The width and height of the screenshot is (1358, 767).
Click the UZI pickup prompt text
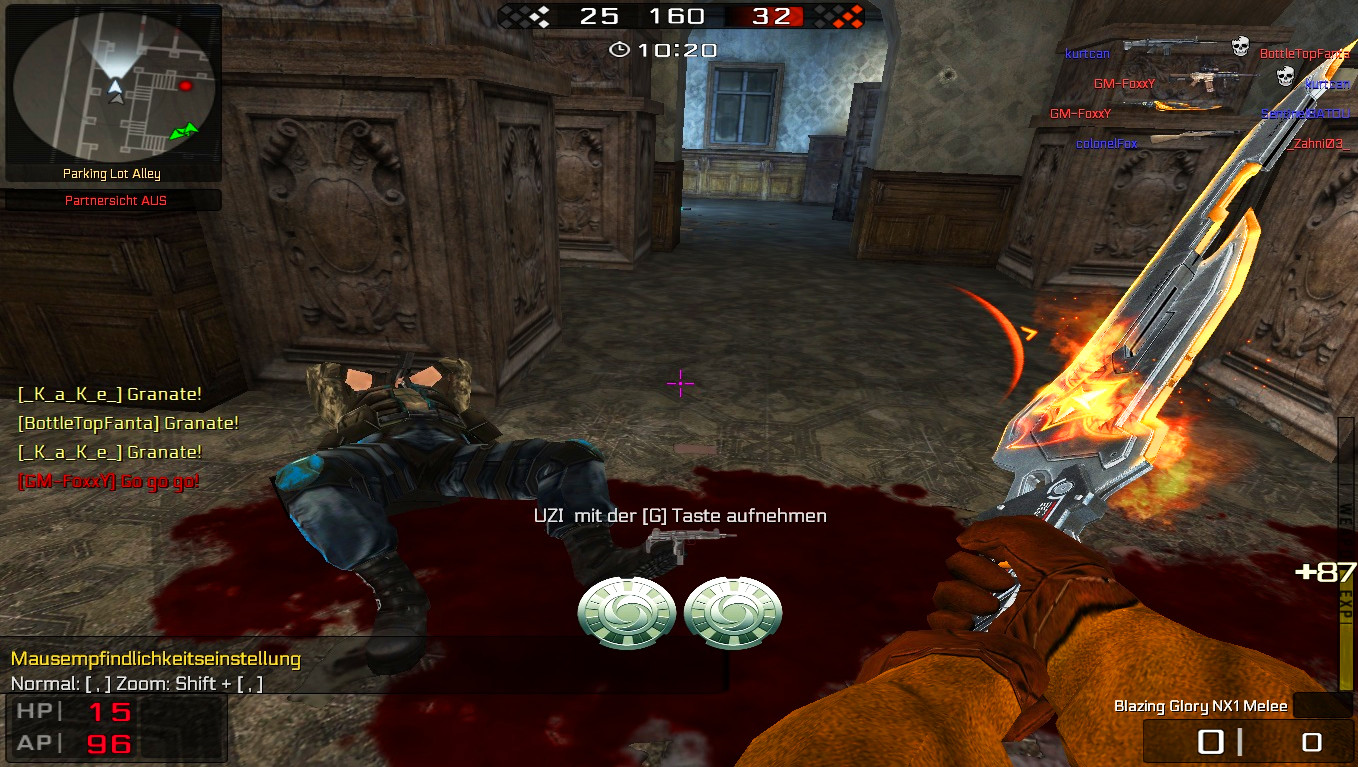[x=680, y=515]
